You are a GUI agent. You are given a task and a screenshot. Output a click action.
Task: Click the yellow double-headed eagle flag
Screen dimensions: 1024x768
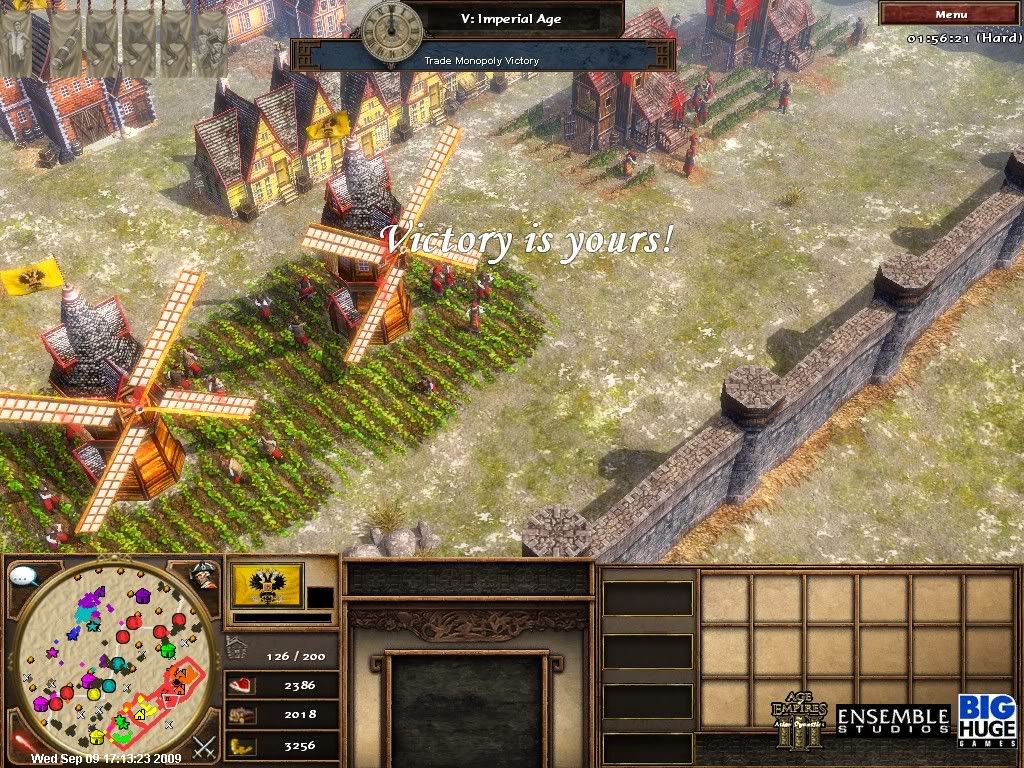(x=267, y=584)
